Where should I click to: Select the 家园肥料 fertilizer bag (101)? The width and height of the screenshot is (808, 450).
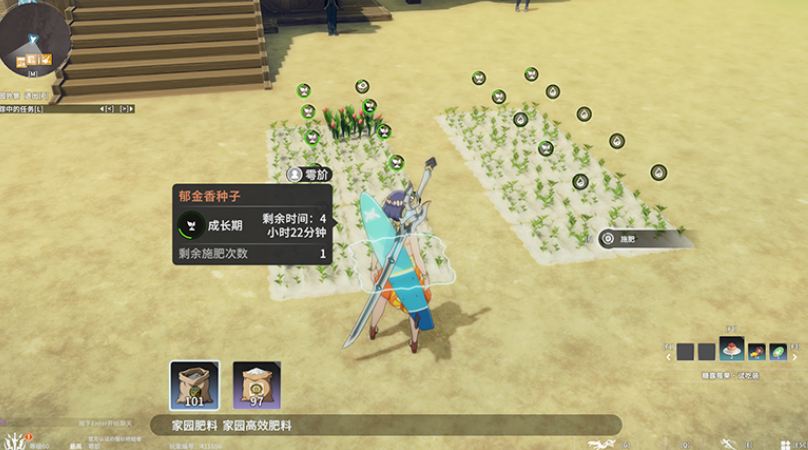pyautogui.click(x=194, y=385)
